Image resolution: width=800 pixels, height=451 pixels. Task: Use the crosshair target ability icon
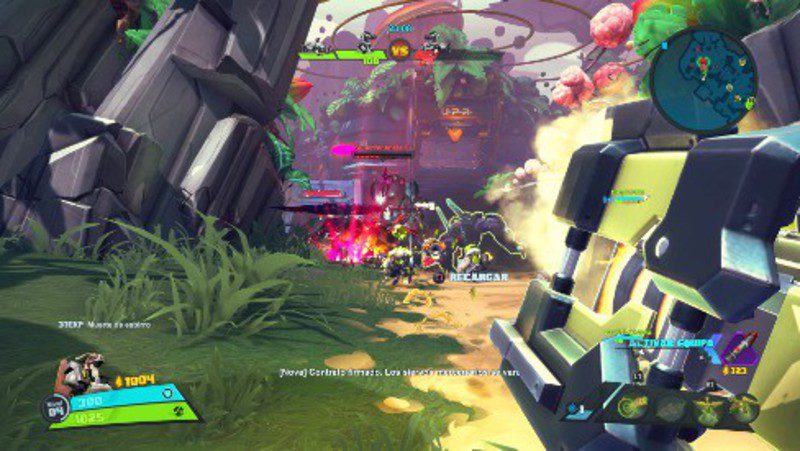coord(633,407)
